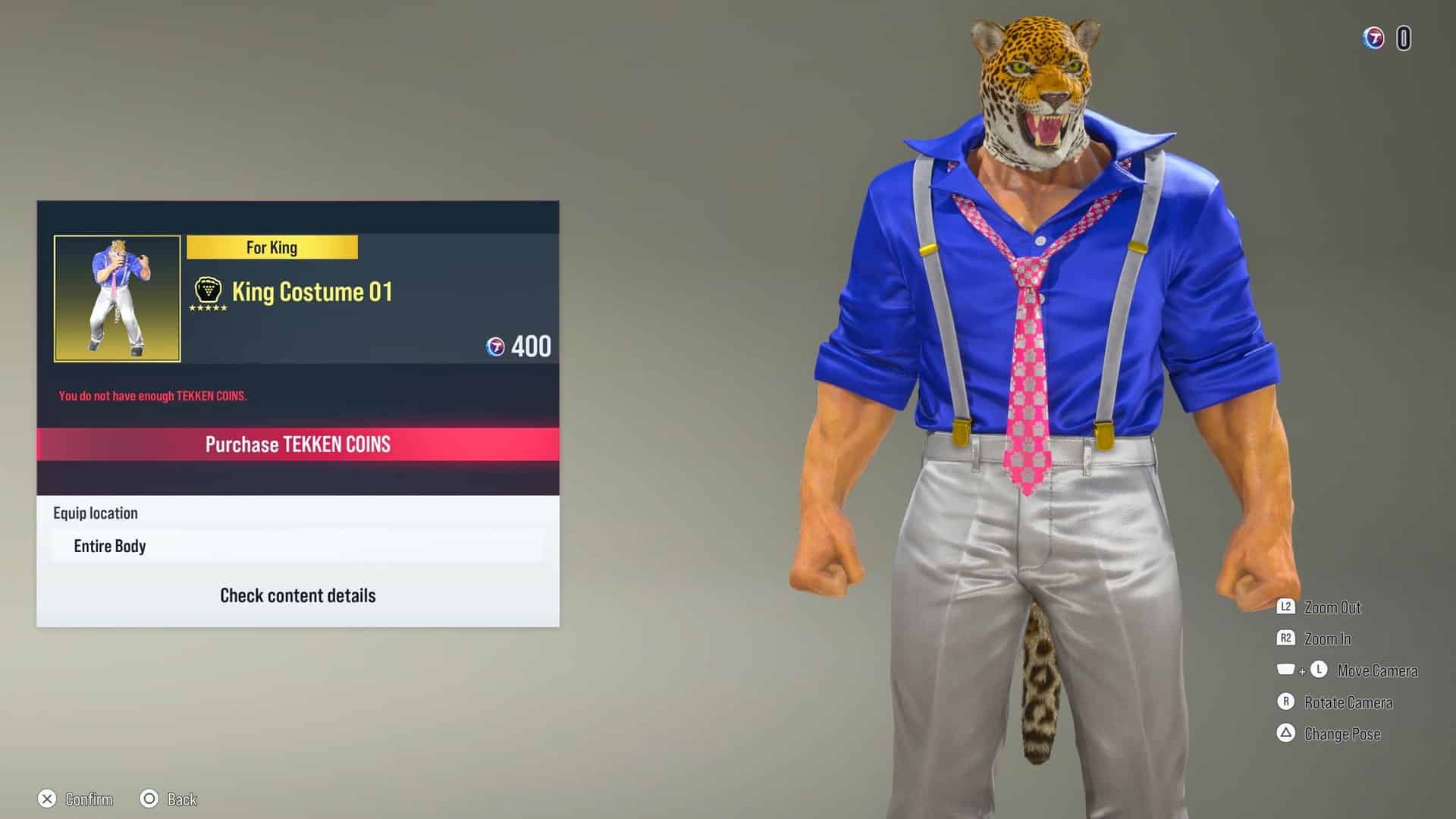Click the R stick Rotate Camera icon

click(x=1285, y=702)
